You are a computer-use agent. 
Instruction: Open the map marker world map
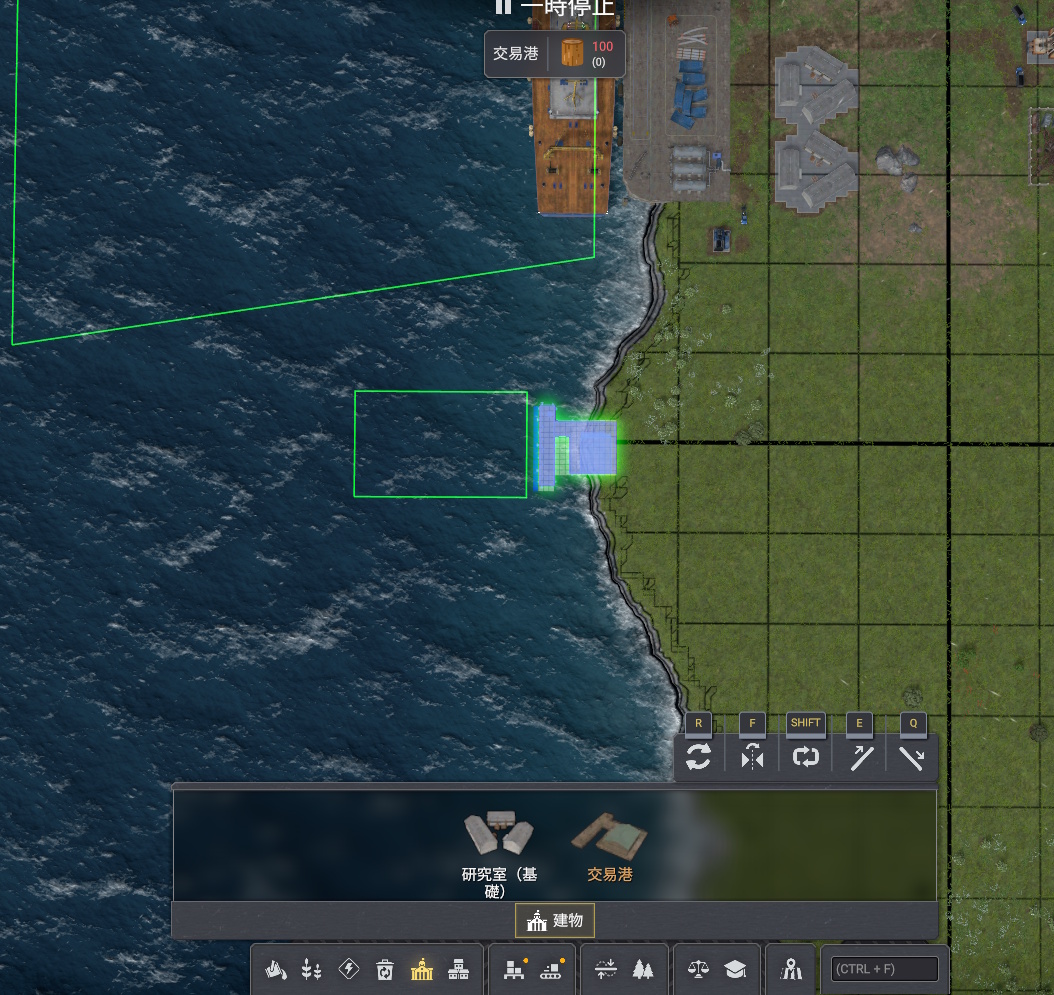point(792,969)
